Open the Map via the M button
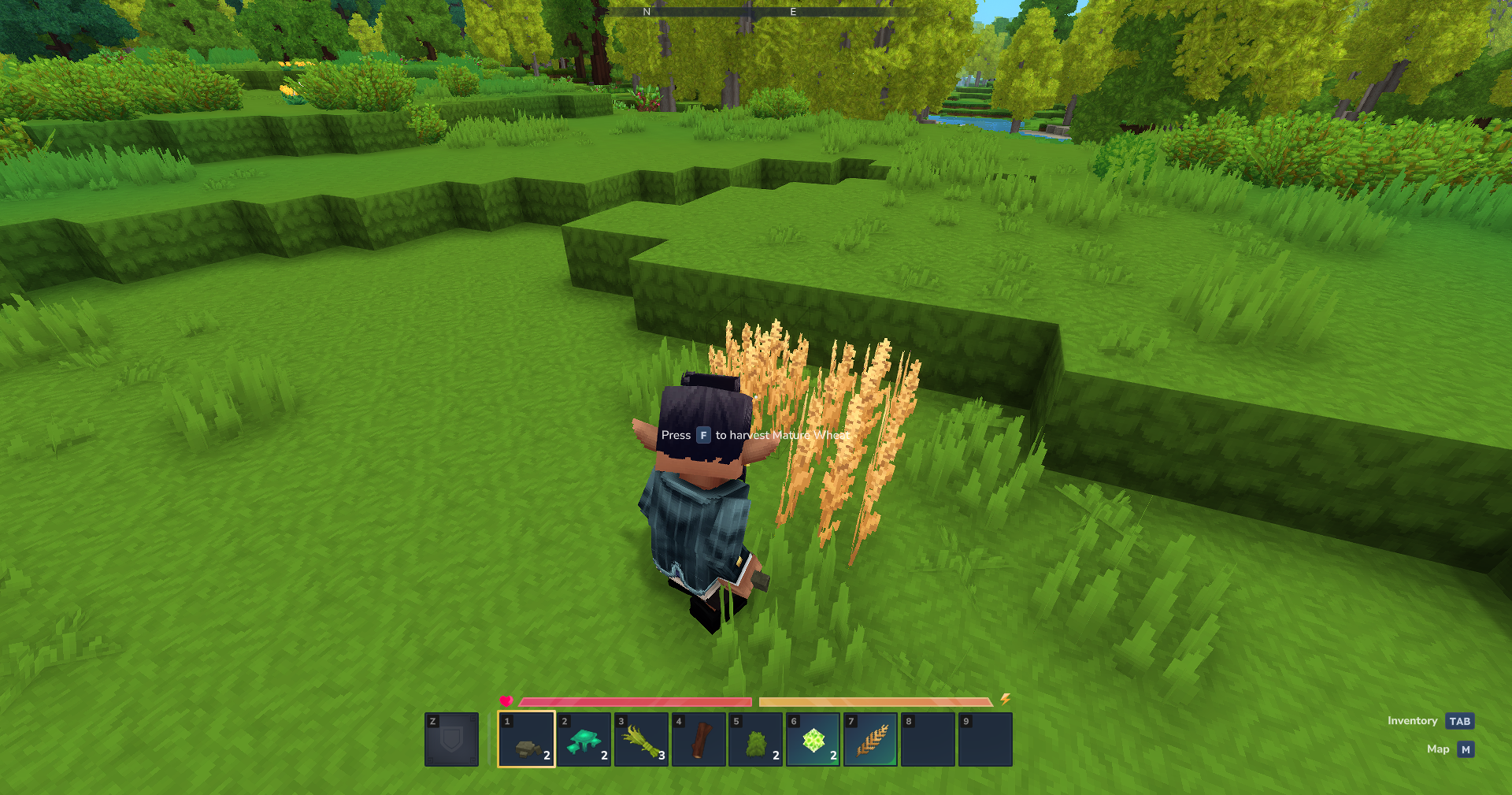The height and width of the screenshot is (795, 1512). (1465, 749)
